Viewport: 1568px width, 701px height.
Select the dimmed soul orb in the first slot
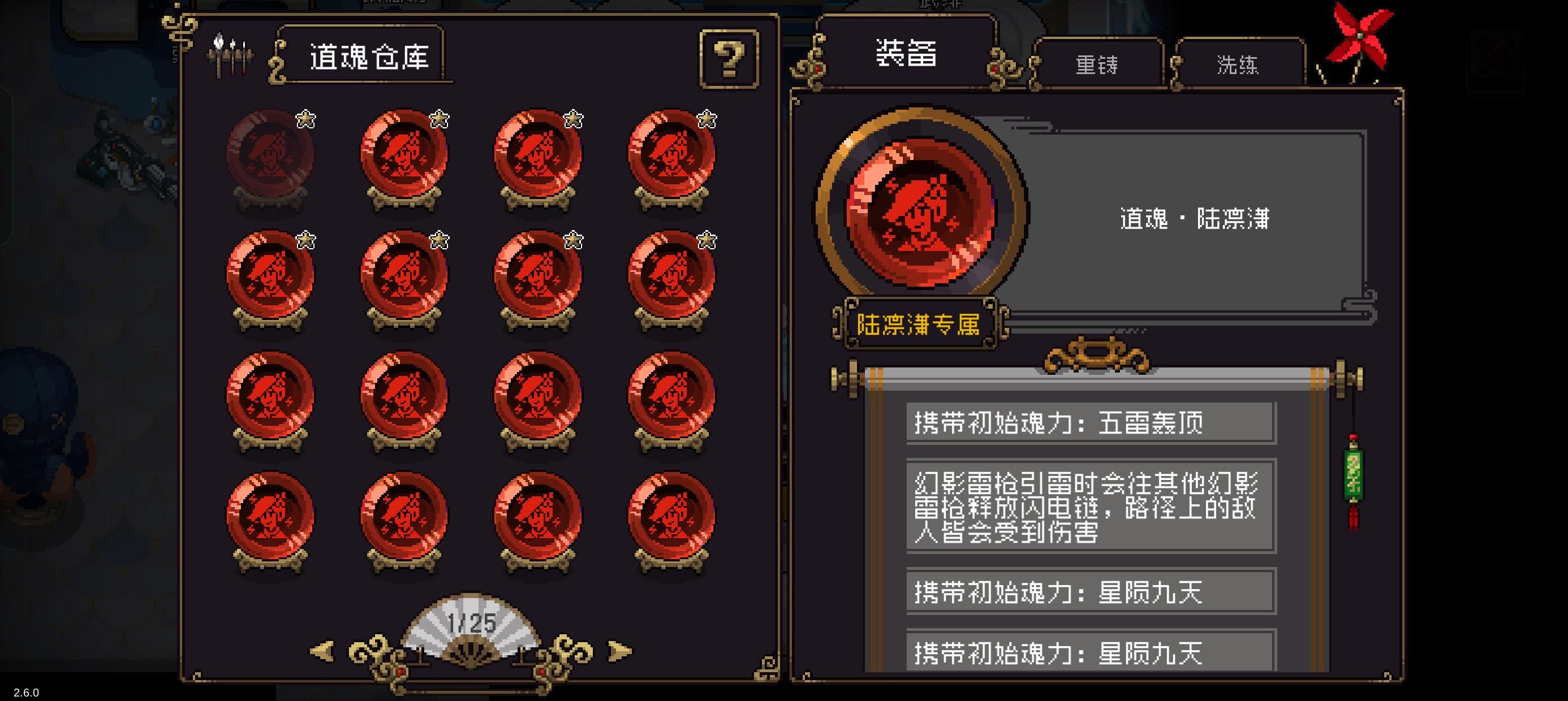(x=272, y=155)
